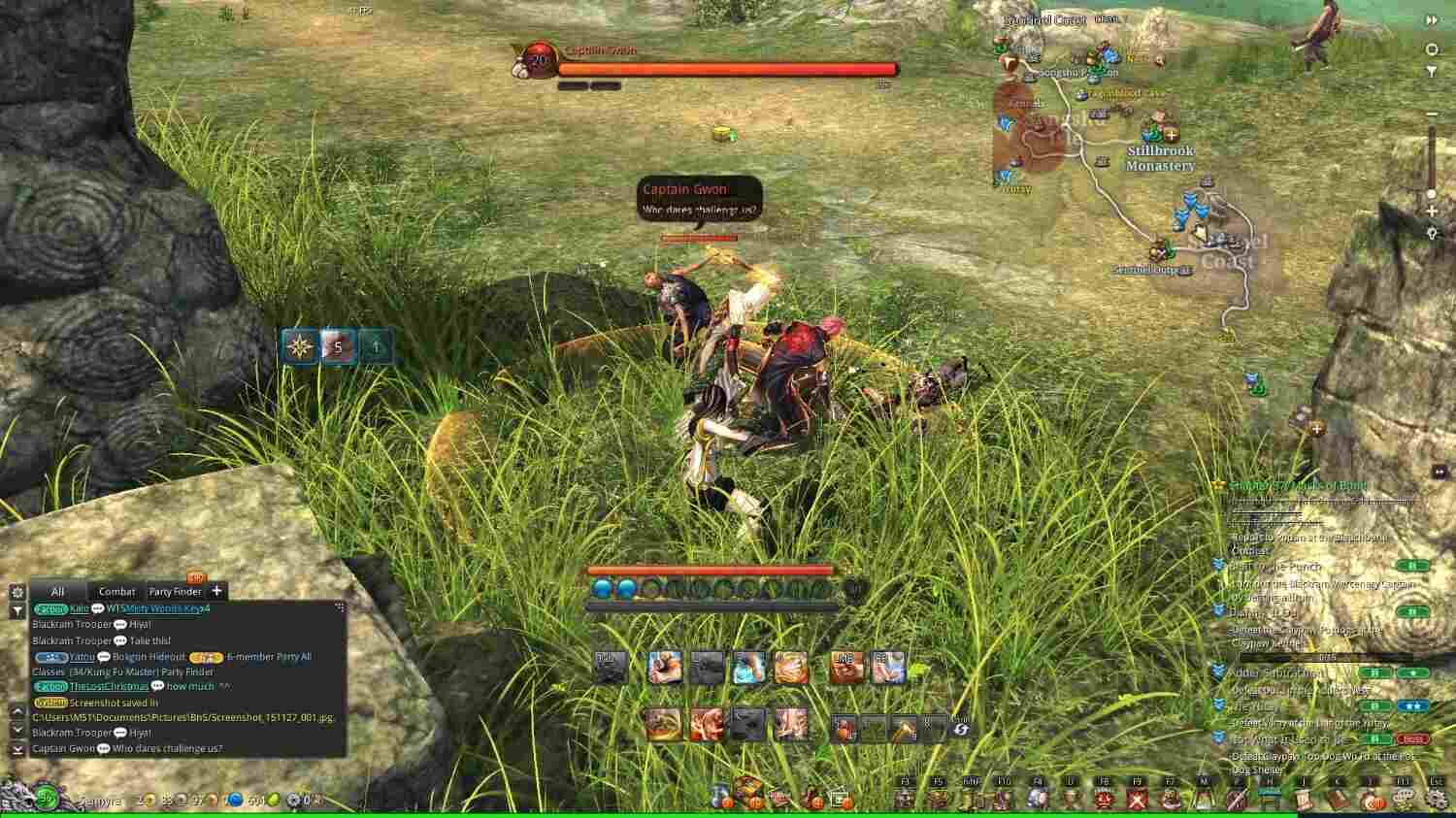This screenshot has height=818, width=1456.
Task: Switch to the Combat chat tab
Action: [116, 591]
